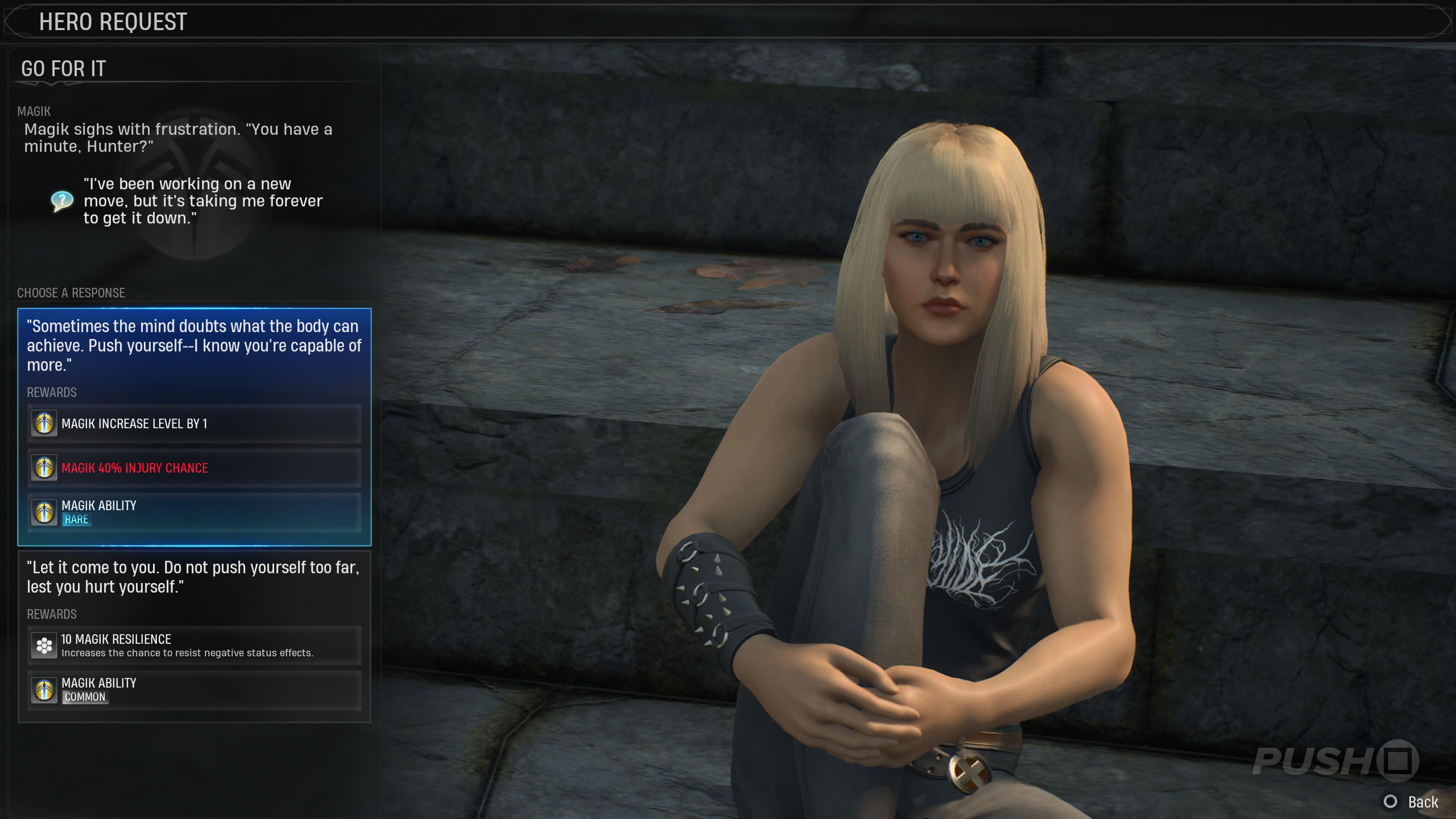This screenshot has height=819, width=1456.
Task: Select the "Let it come to you" response
Action: 194,576
